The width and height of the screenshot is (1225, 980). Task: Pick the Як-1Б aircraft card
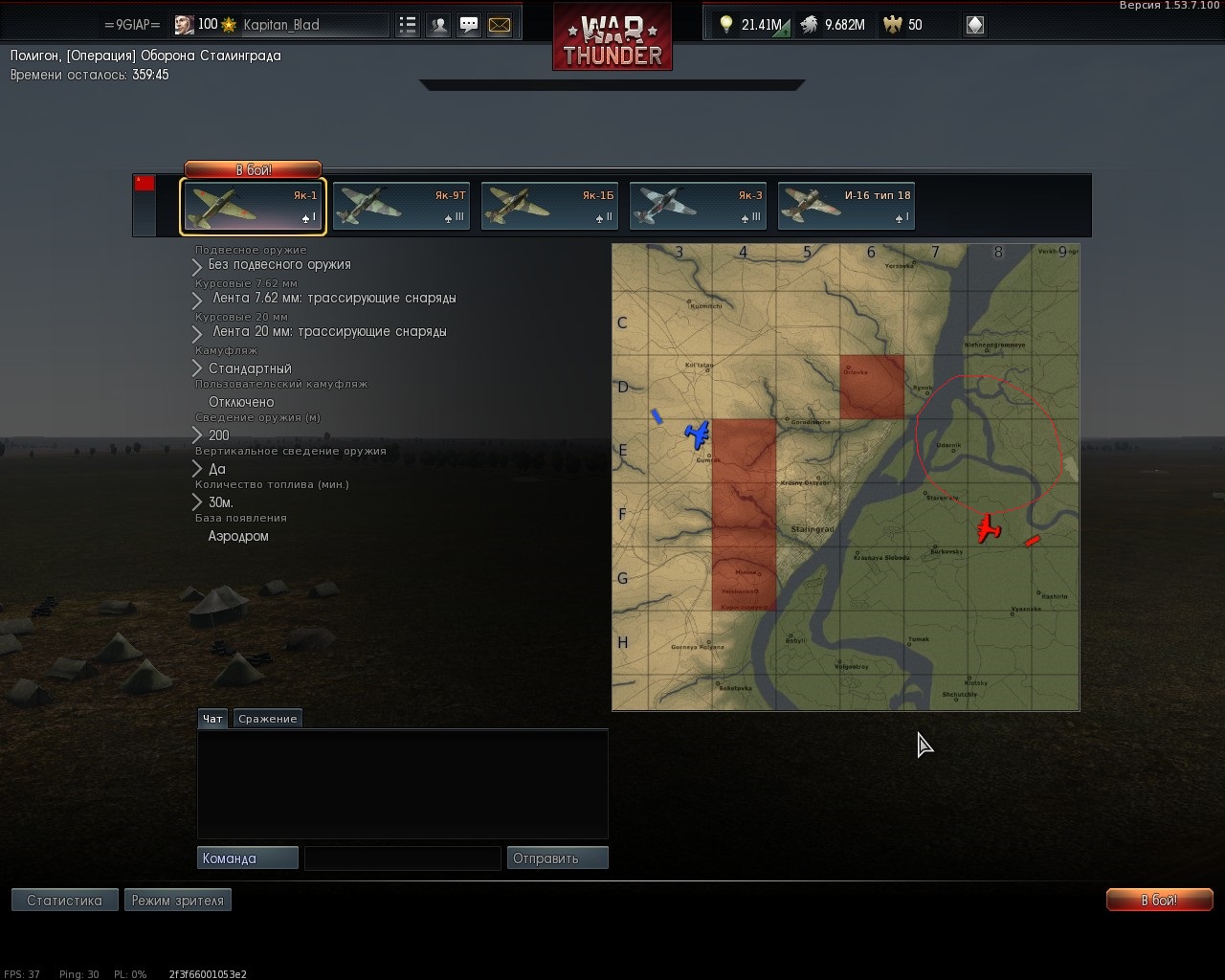(549, 207)
